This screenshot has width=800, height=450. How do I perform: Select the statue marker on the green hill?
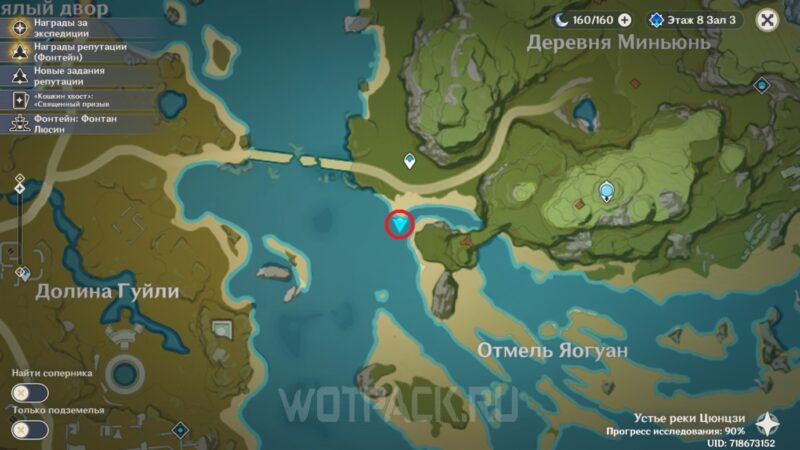(606, 190)
